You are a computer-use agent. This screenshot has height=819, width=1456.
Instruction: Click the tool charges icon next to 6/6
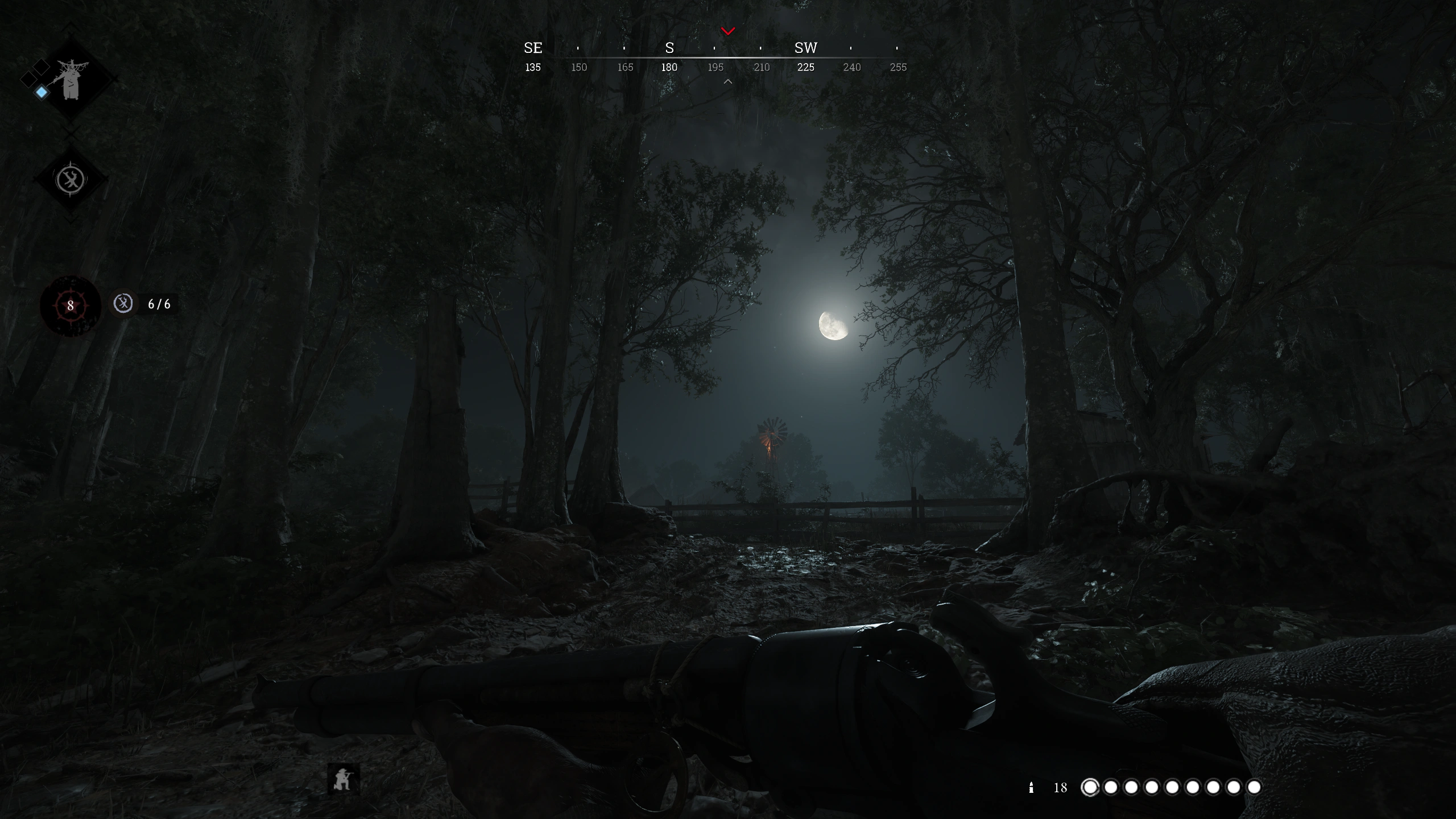tap(123, 304)
